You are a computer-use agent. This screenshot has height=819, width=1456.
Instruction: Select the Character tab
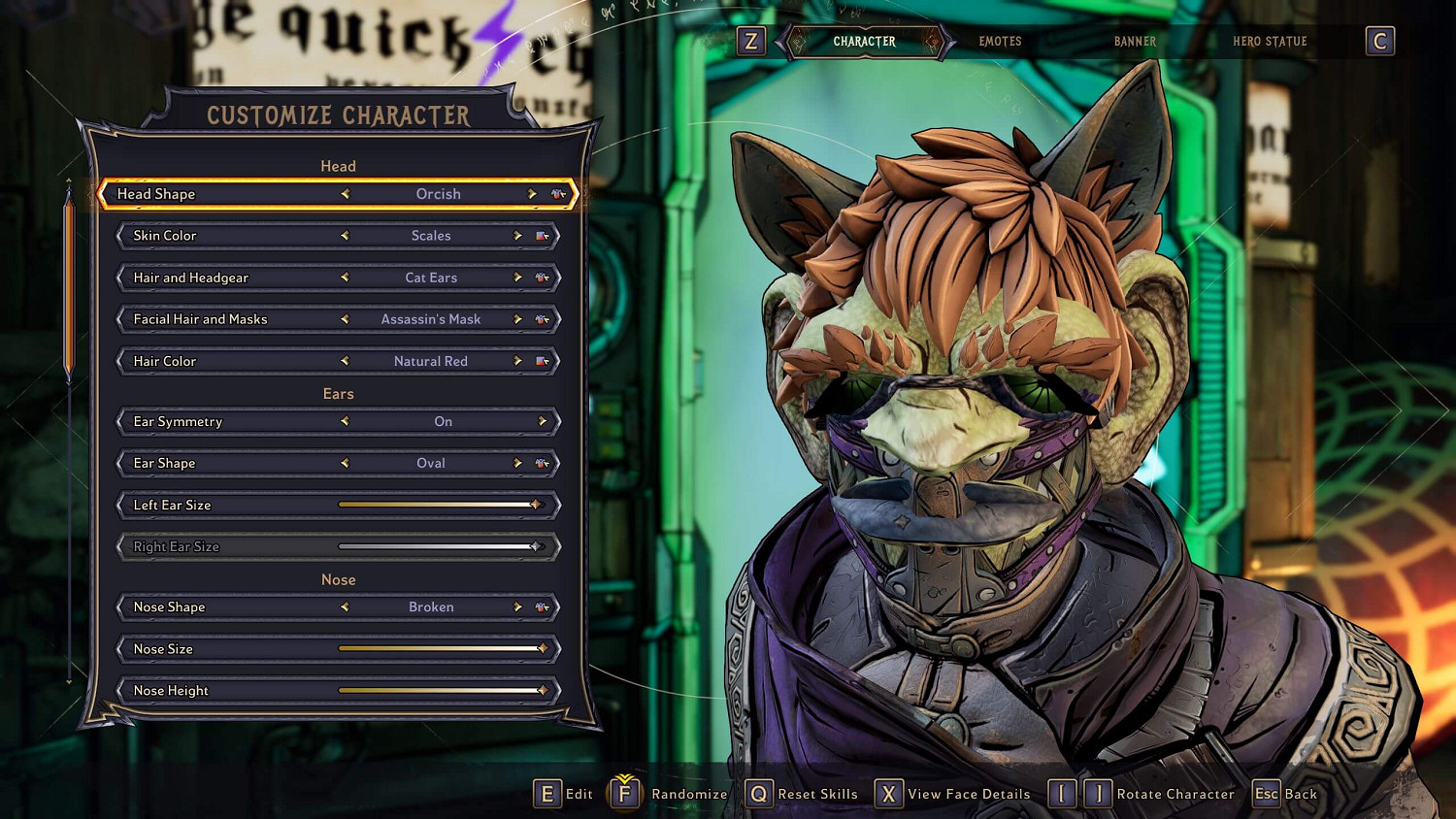[x=864, y=42]
